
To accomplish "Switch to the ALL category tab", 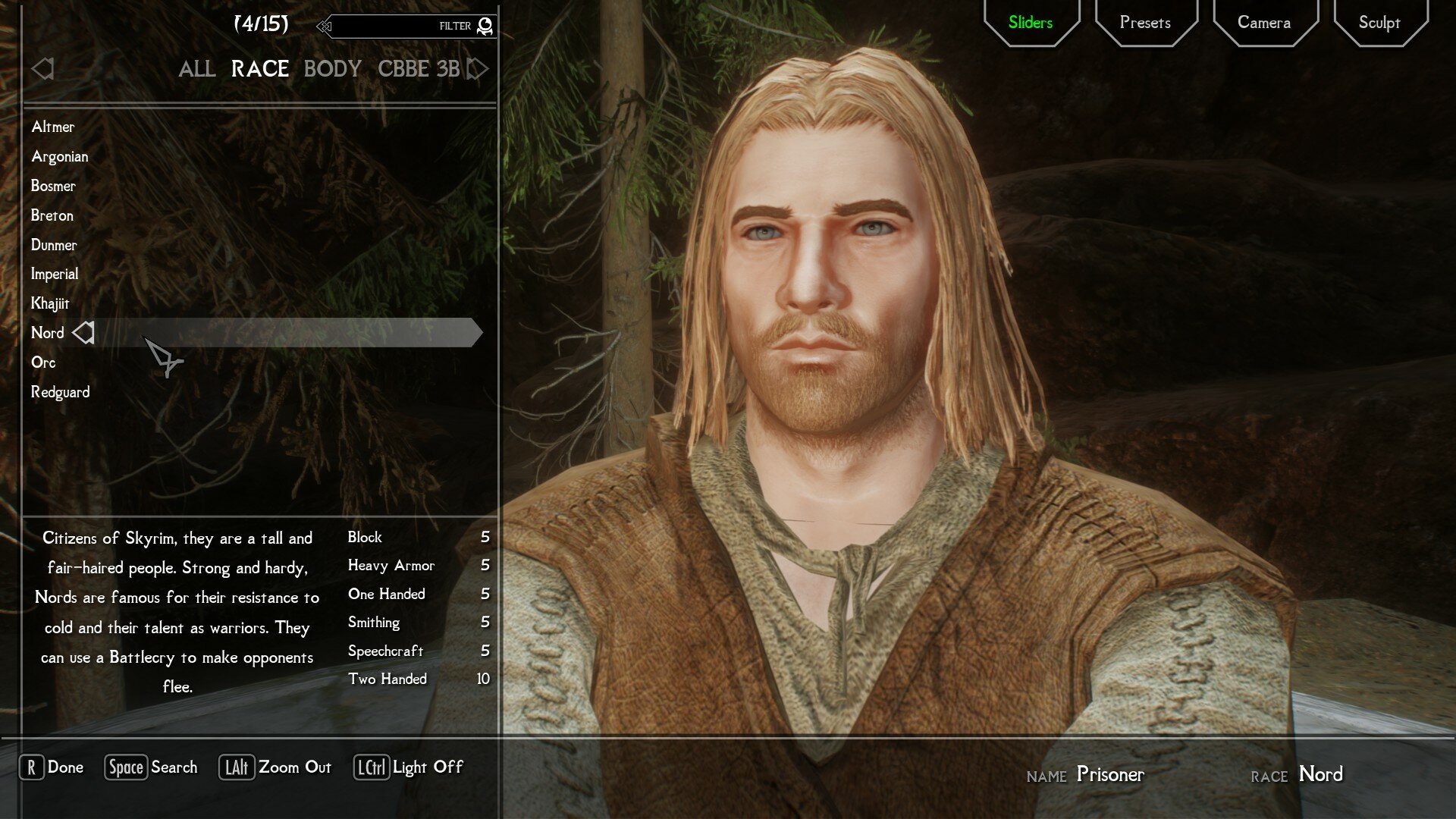I will 196,69.
